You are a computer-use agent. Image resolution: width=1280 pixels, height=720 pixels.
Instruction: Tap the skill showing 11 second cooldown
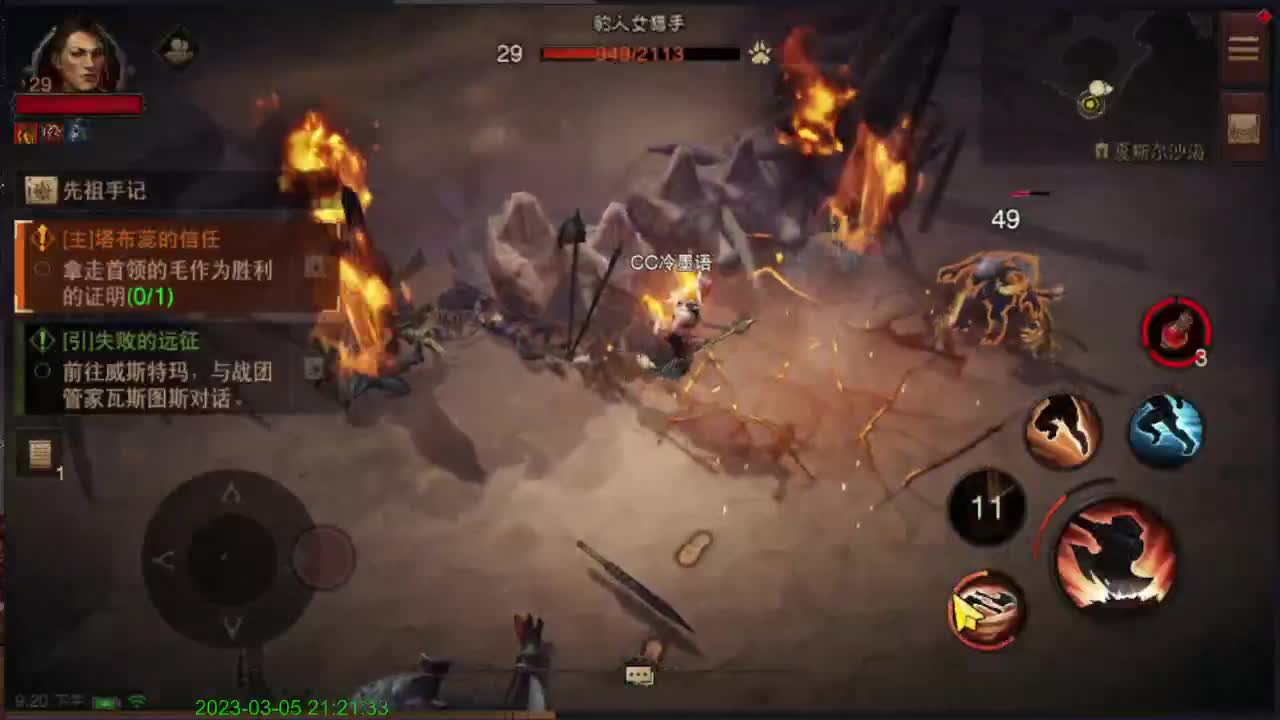pyautogui.click(x=986, y=507)
